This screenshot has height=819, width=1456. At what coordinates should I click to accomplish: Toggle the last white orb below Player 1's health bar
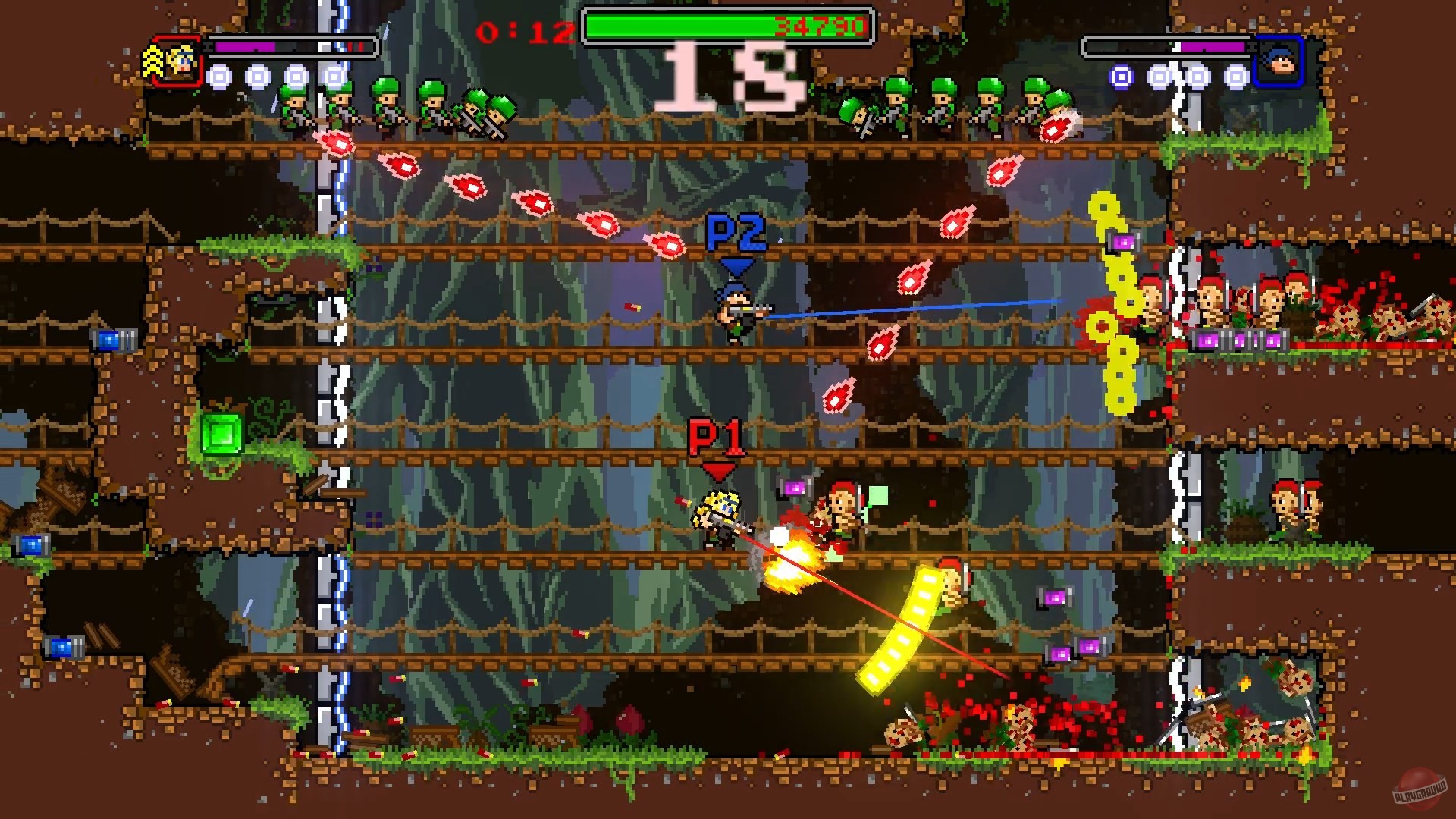click(x=334, y=78)
